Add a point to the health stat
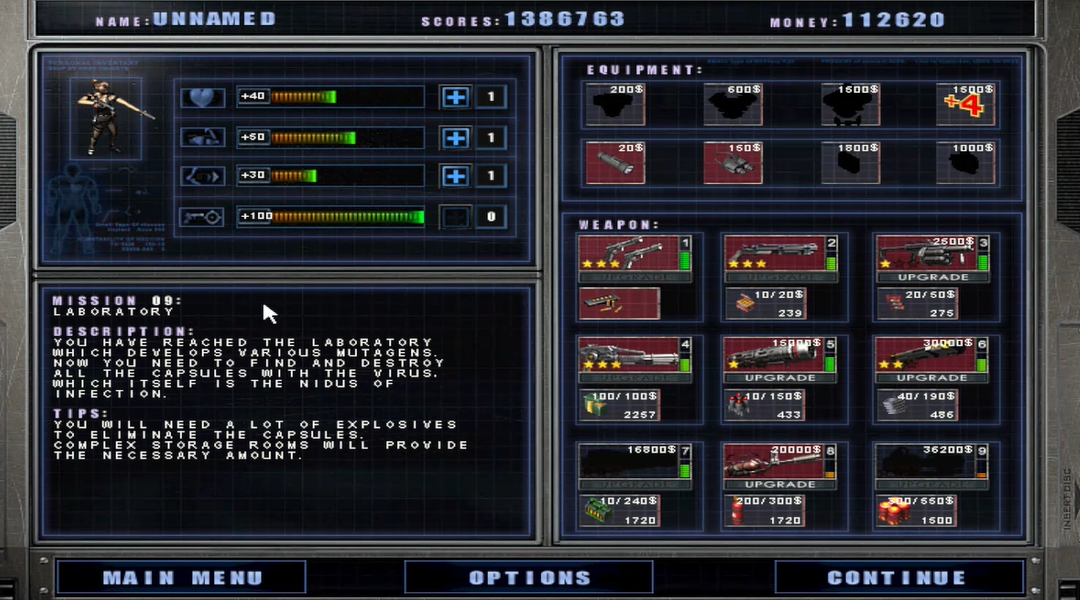This screenshot has height=600, width=1080. [x=455, y=97]
